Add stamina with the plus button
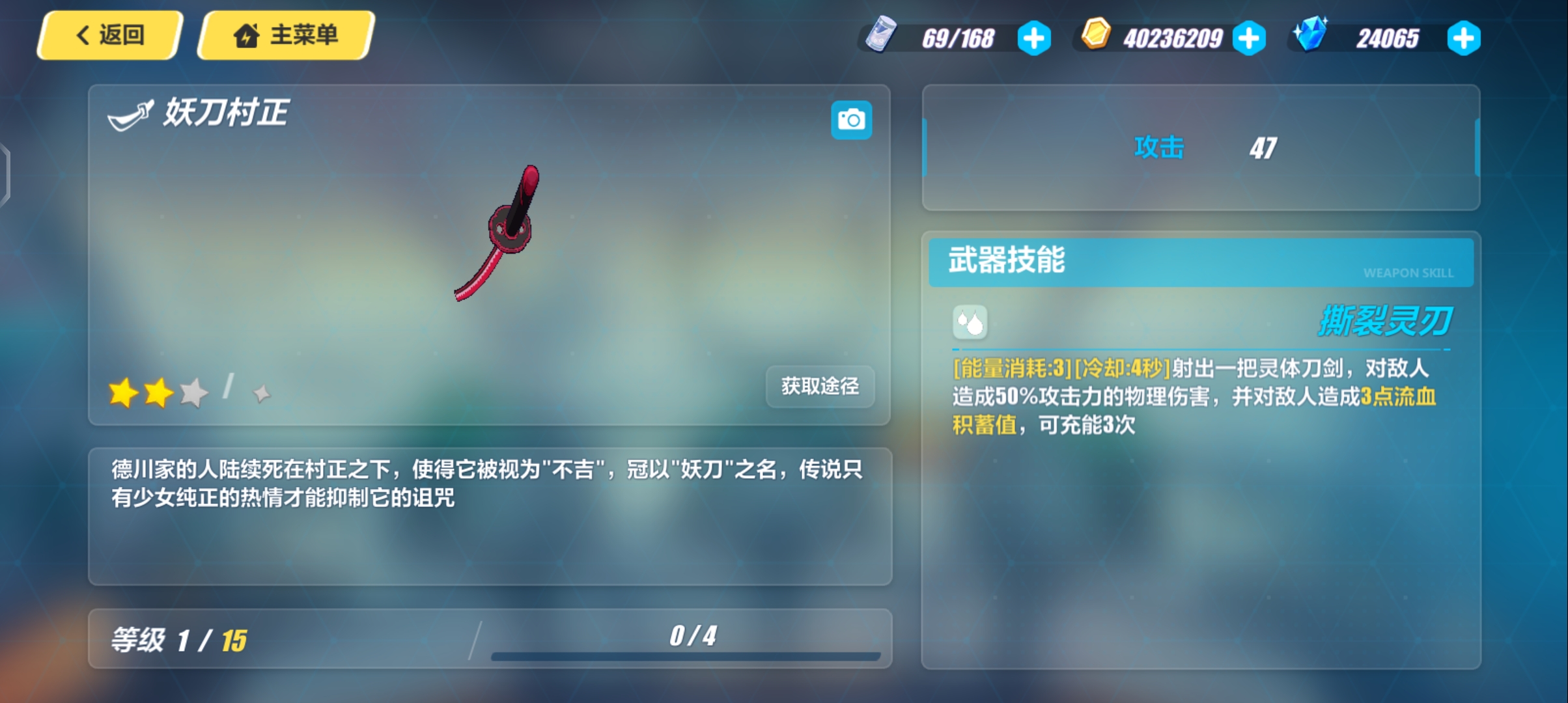The width and height of the screenshot is (1568, 703). coord(1034,38)
